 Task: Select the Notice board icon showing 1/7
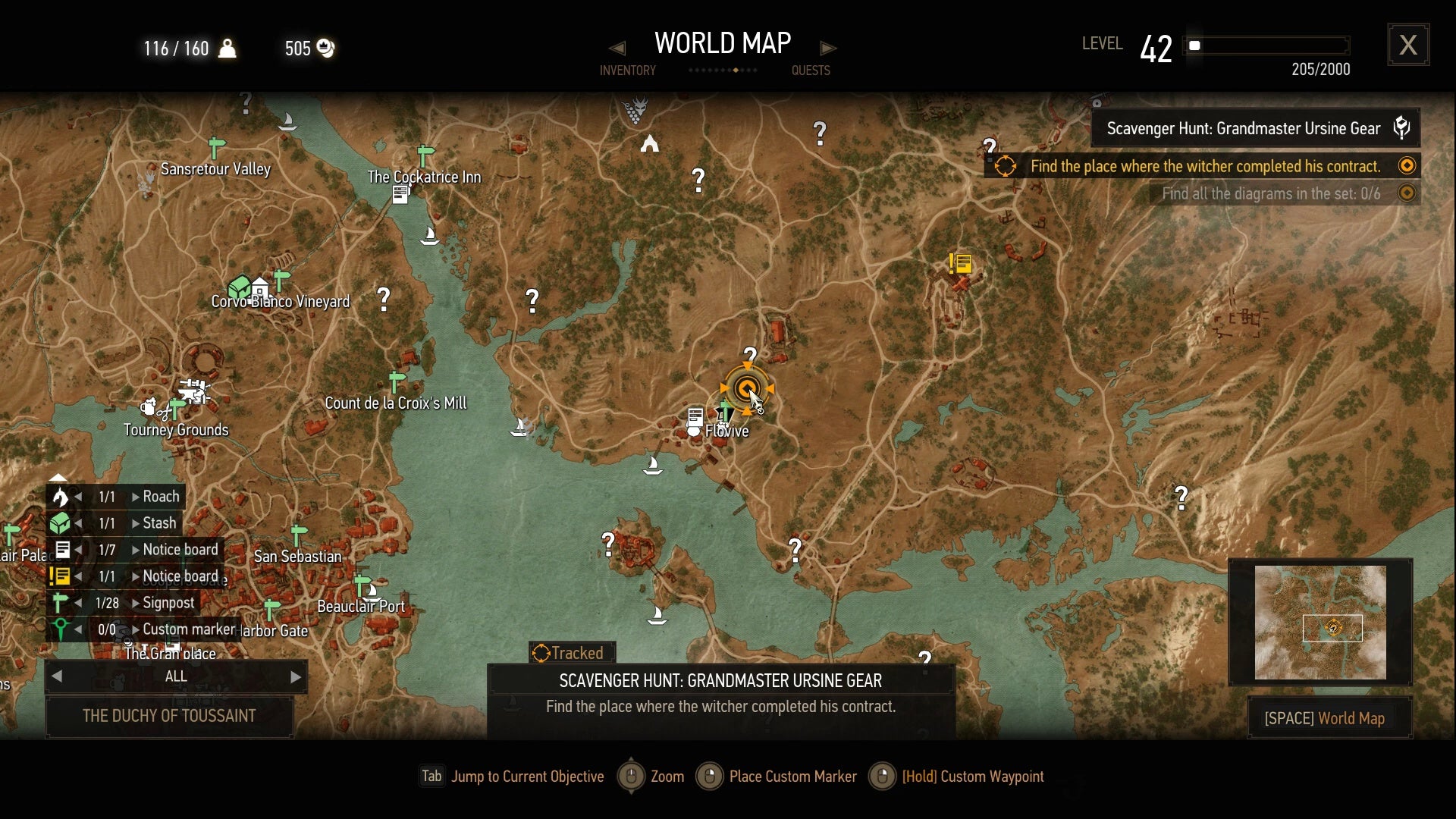(x=62, y=549)
